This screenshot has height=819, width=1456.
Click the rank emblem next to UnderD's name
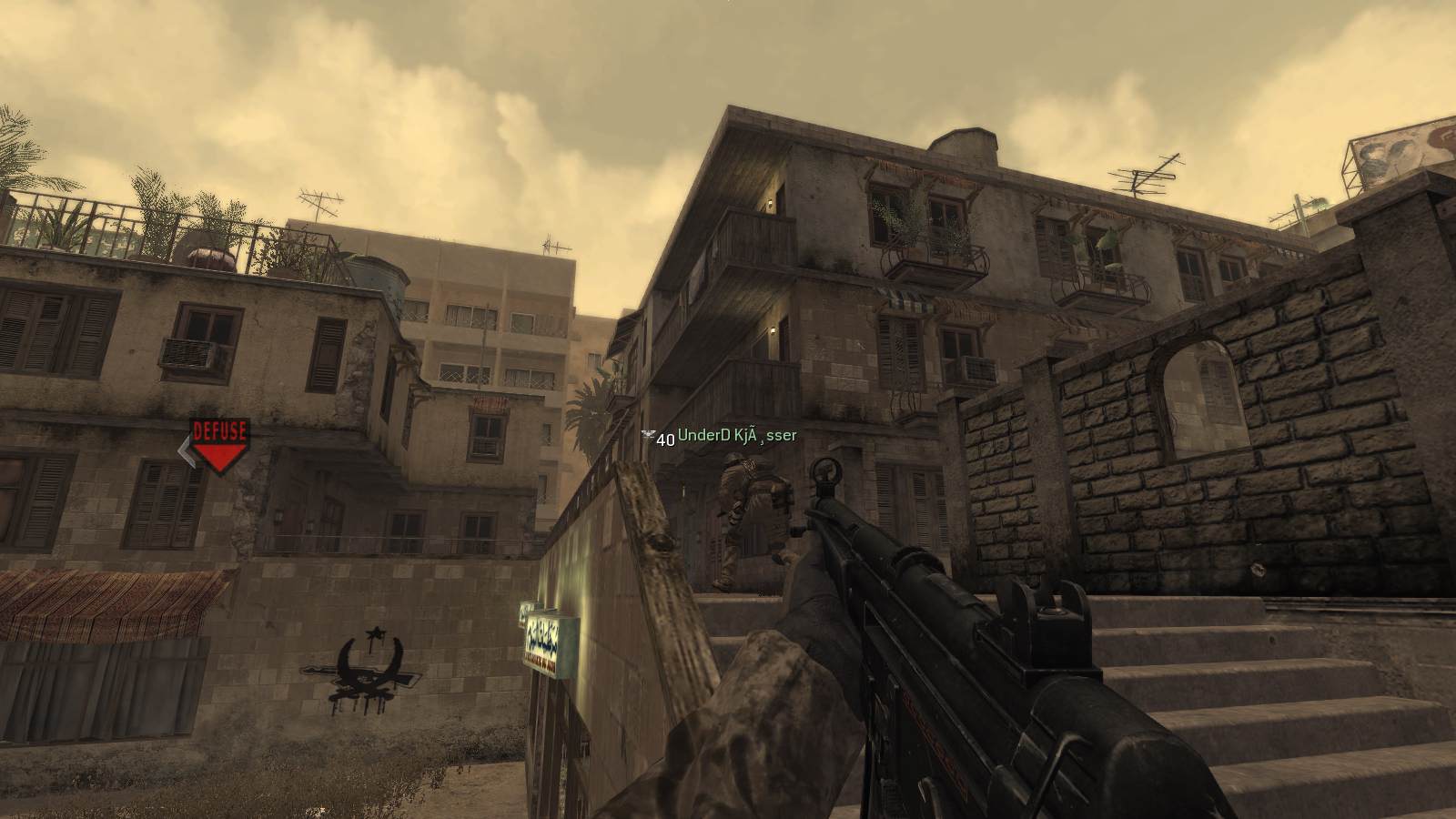tap(649, 434)
